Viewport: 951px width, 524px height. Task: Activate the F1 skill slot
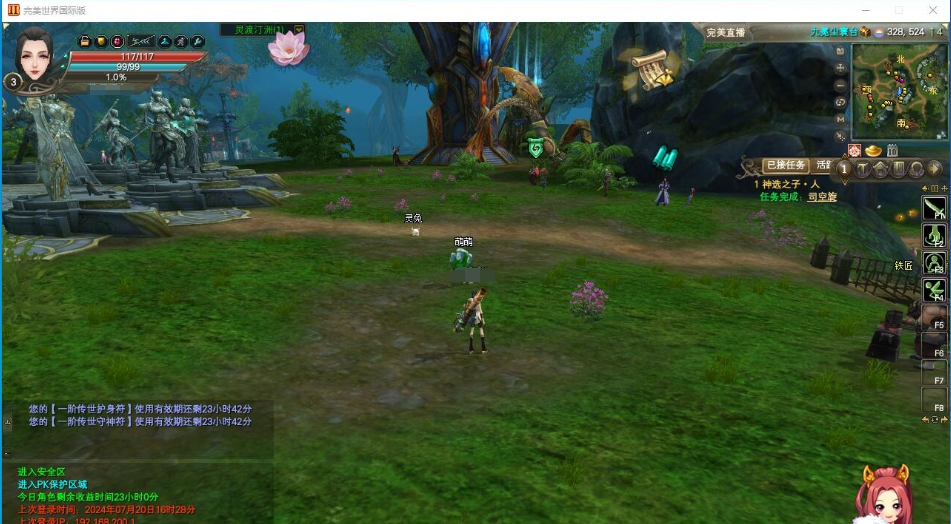(x=934, y=208)
